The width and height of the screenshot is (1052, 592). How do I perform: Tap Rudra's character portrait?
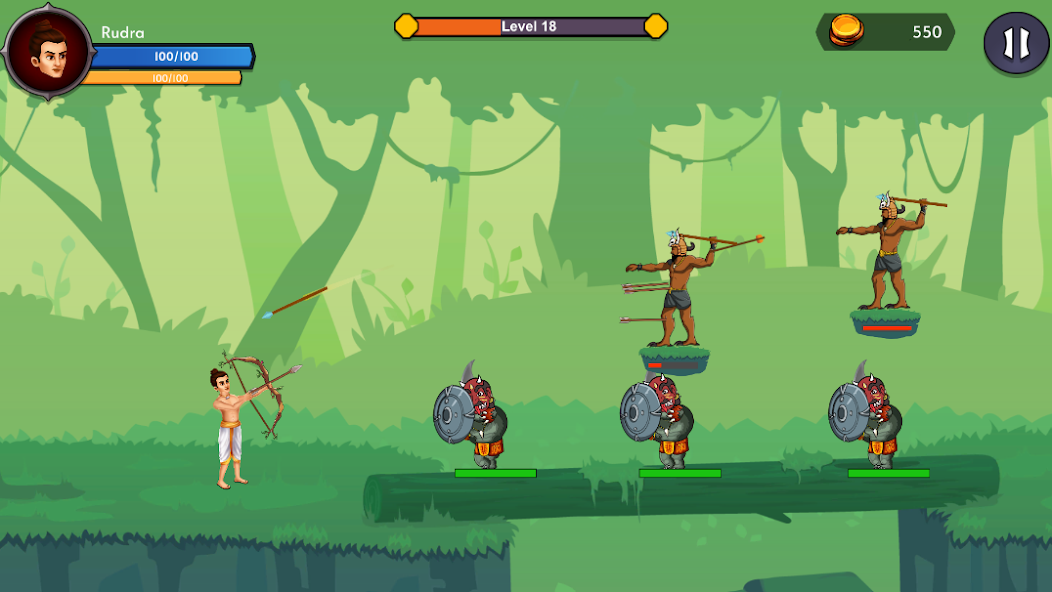(x=48, y=50)
